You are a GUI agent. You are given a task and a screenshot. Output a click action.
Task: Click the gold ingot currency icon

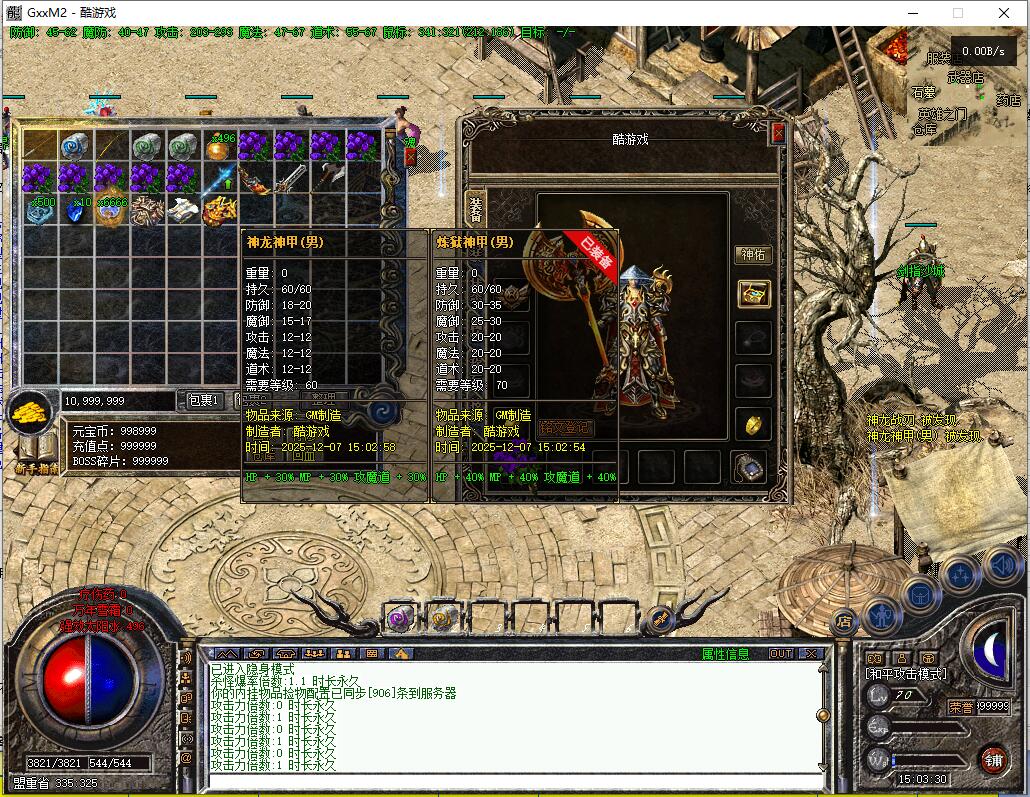[32, 412]
